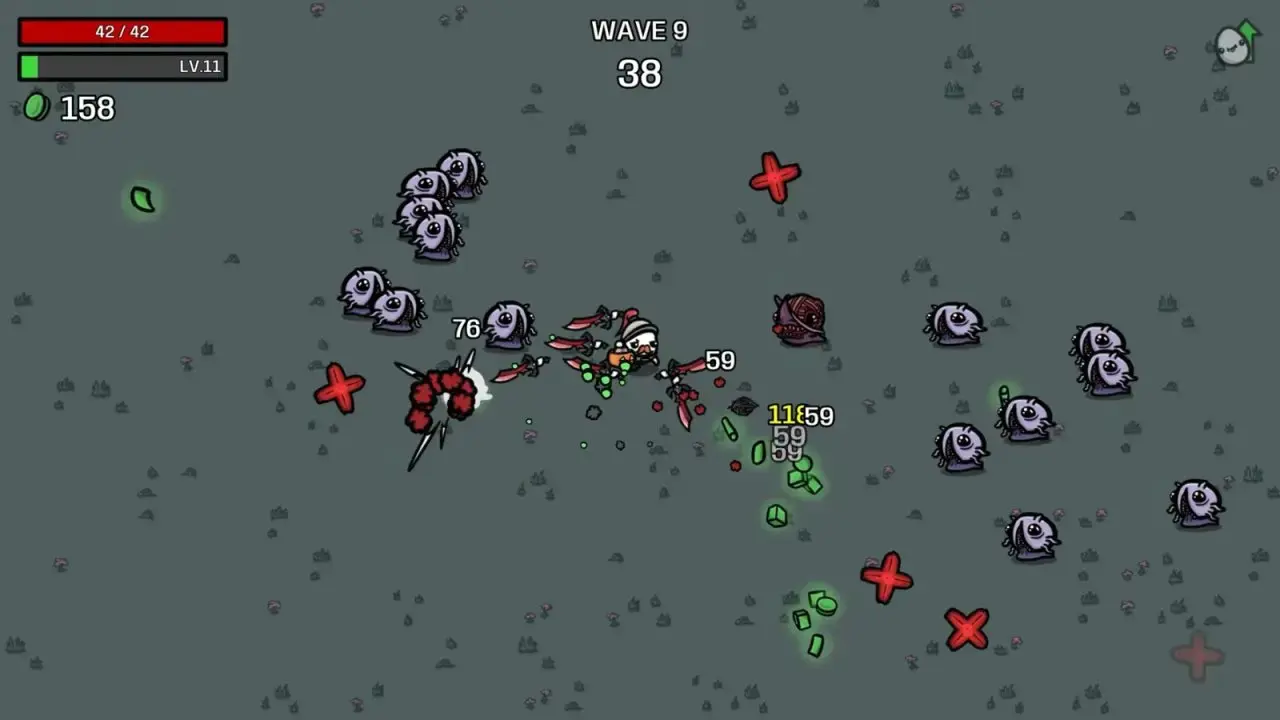Click the WAVE 9 label
The image size is (1280, 720).
640,30
